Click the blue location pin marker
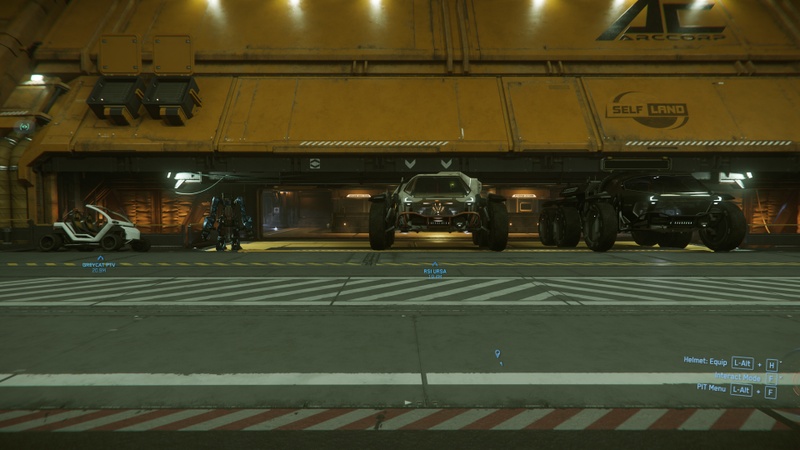The image size is (800, 450). [497, 354]
